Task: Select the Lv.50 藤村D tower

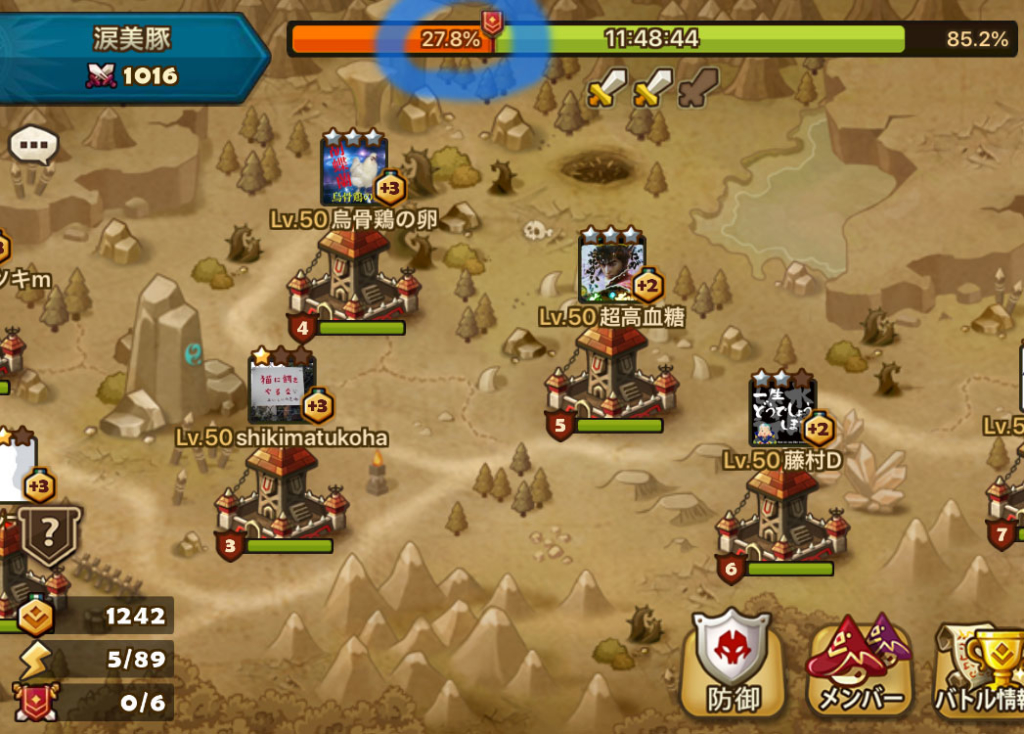Action: [x=782, y=517]
